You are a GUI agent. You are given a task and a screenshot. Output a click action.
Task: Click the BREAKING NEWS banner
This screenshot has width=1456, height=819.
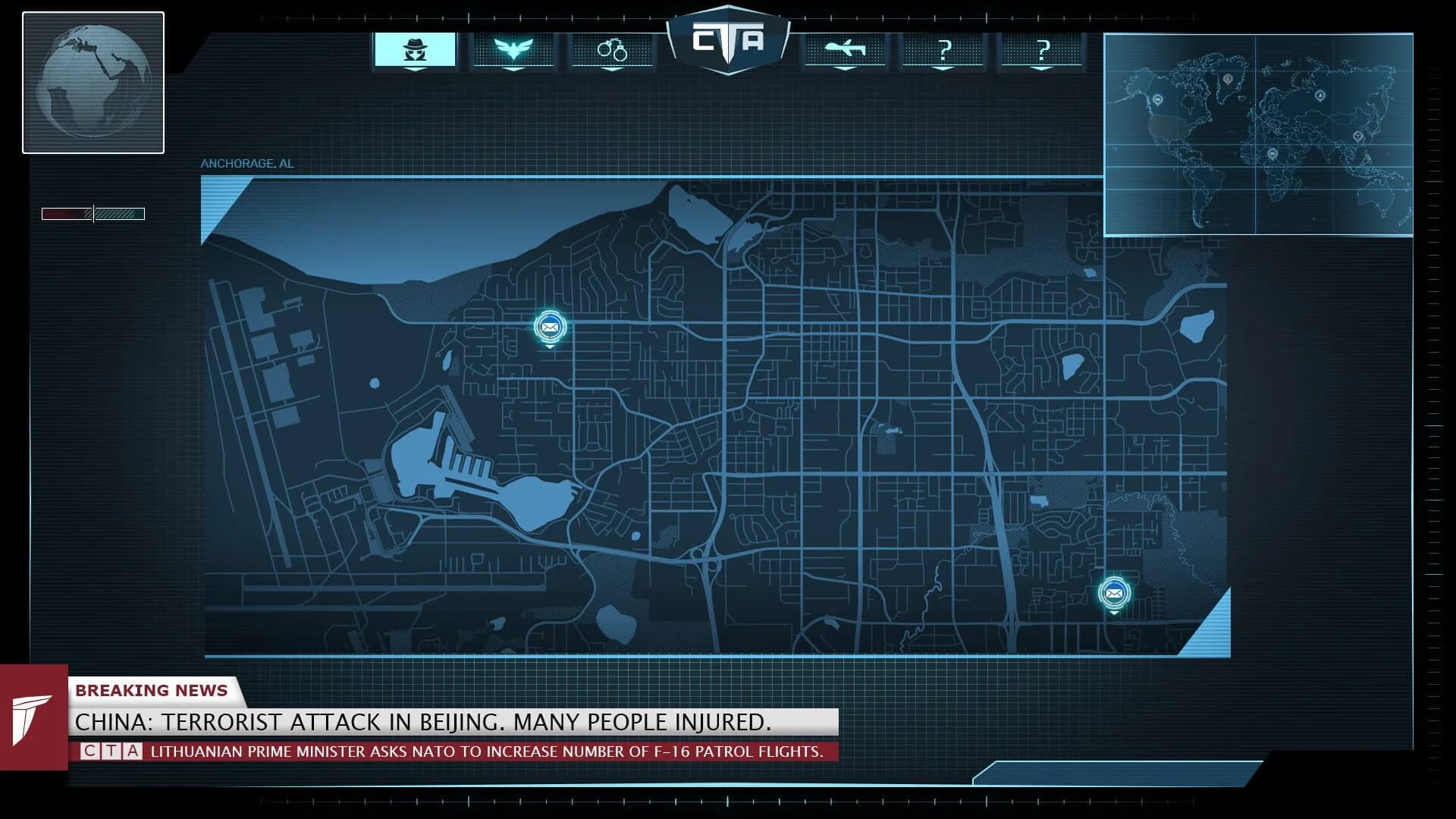152,690
